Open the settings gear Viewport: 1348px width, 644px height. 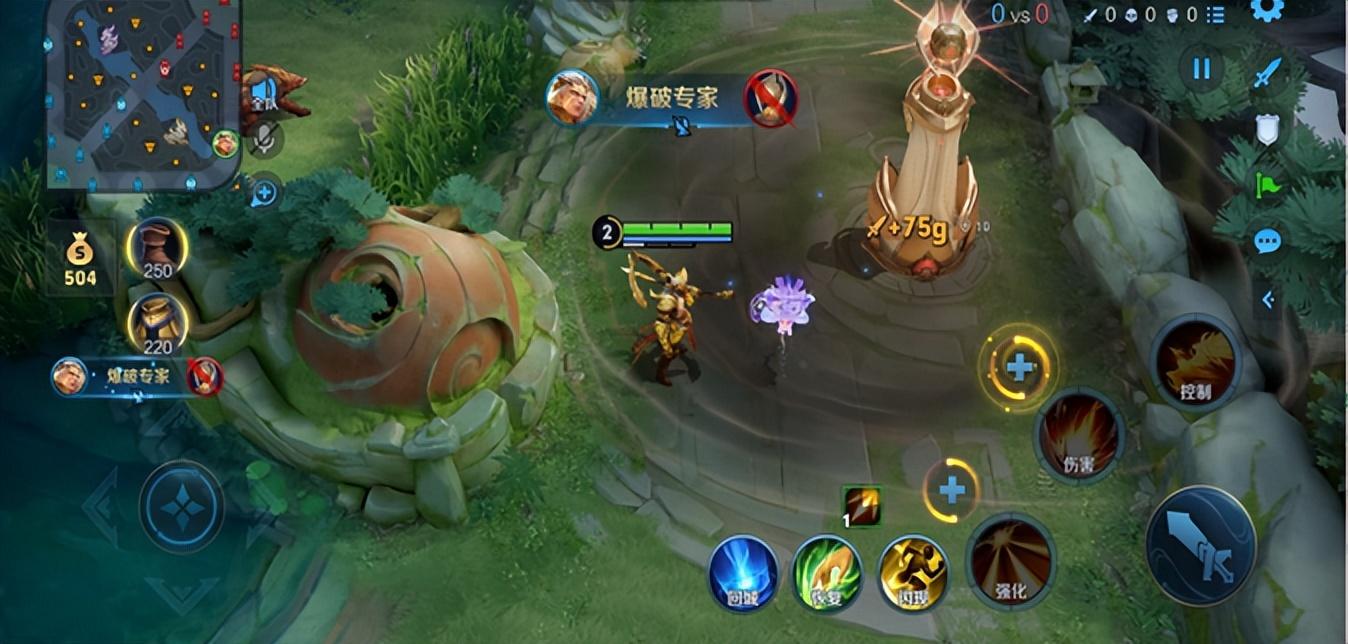click(x=1267, y=10)
